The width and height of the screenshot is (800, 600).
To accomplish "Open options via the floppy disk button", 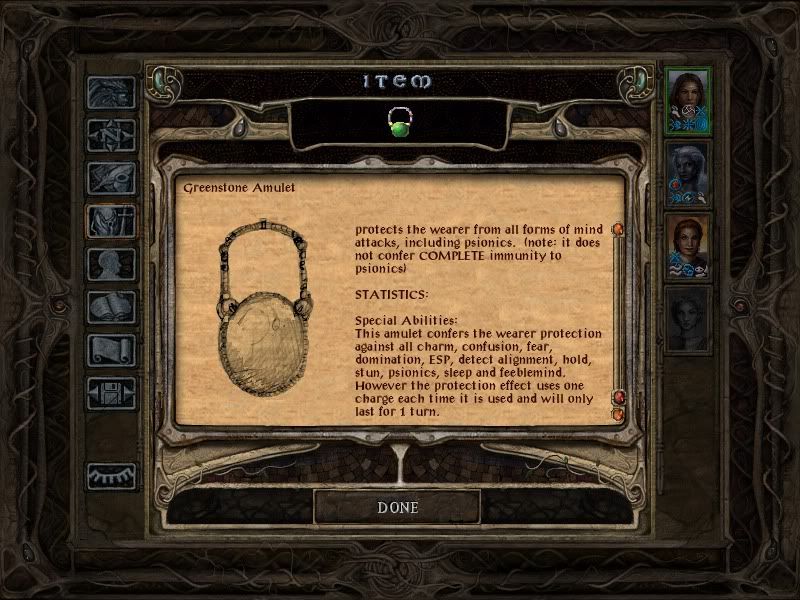I will 111,393.
